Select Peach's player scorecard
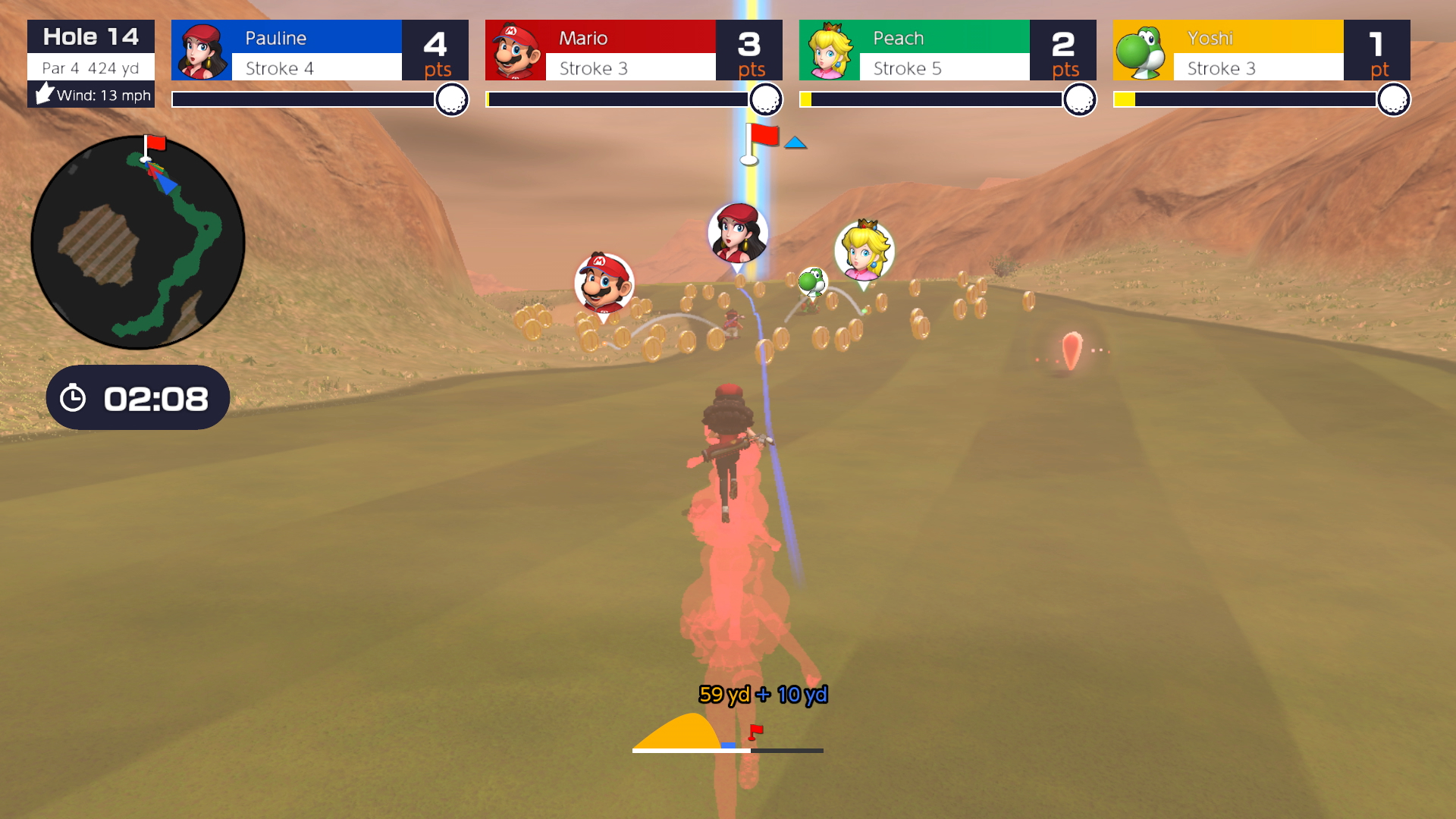 click(947, 50)
